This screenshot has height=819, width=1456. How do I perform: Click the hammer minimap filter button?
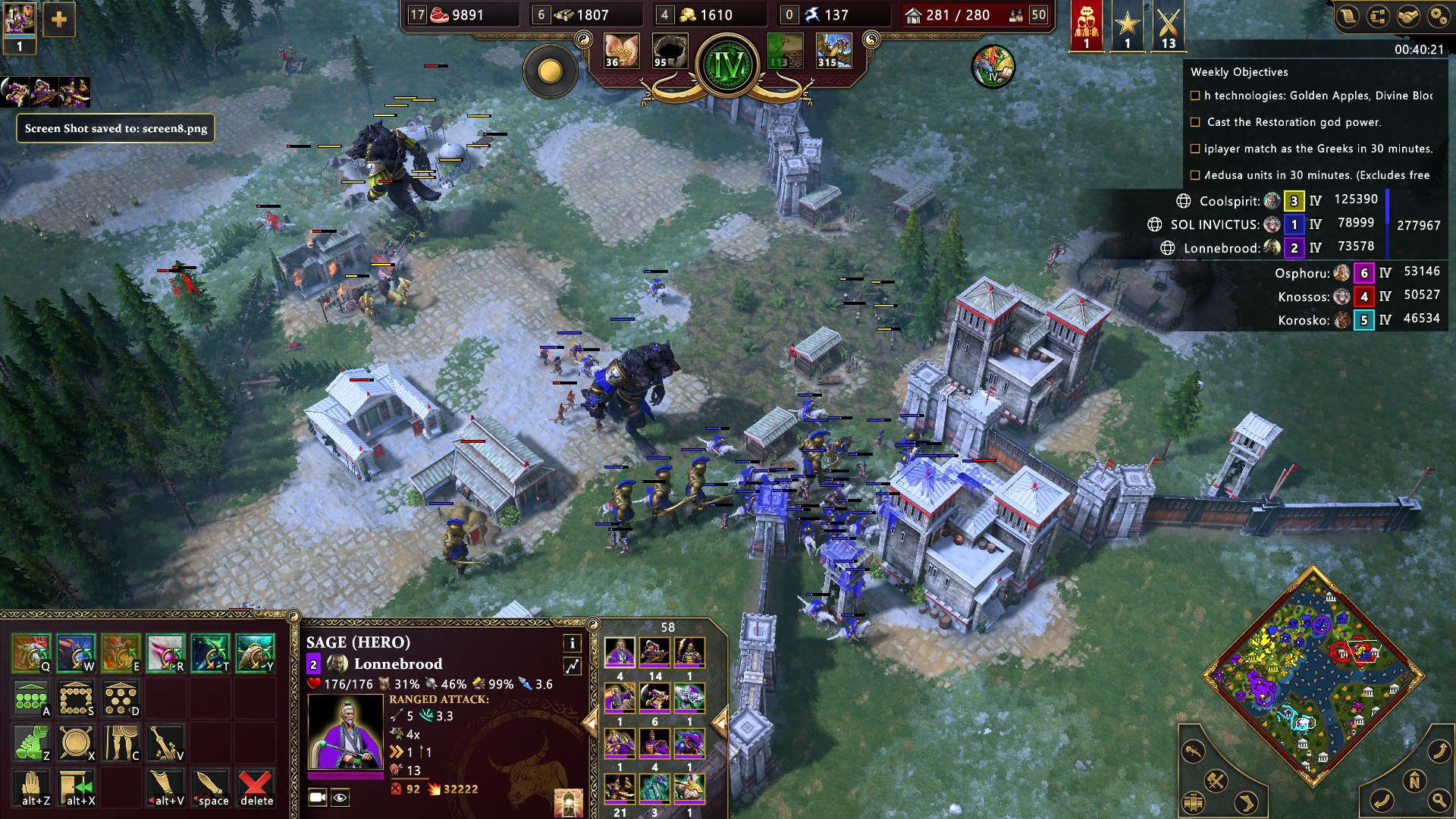[1216, 780]
